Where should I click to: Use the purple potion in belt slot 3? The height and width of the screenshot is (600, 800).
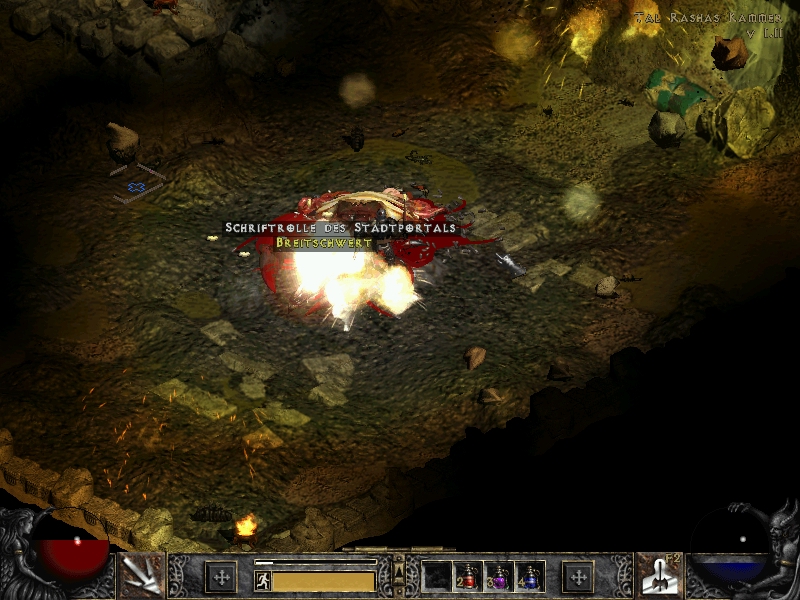pyautogui.click(x=500, y=576)
